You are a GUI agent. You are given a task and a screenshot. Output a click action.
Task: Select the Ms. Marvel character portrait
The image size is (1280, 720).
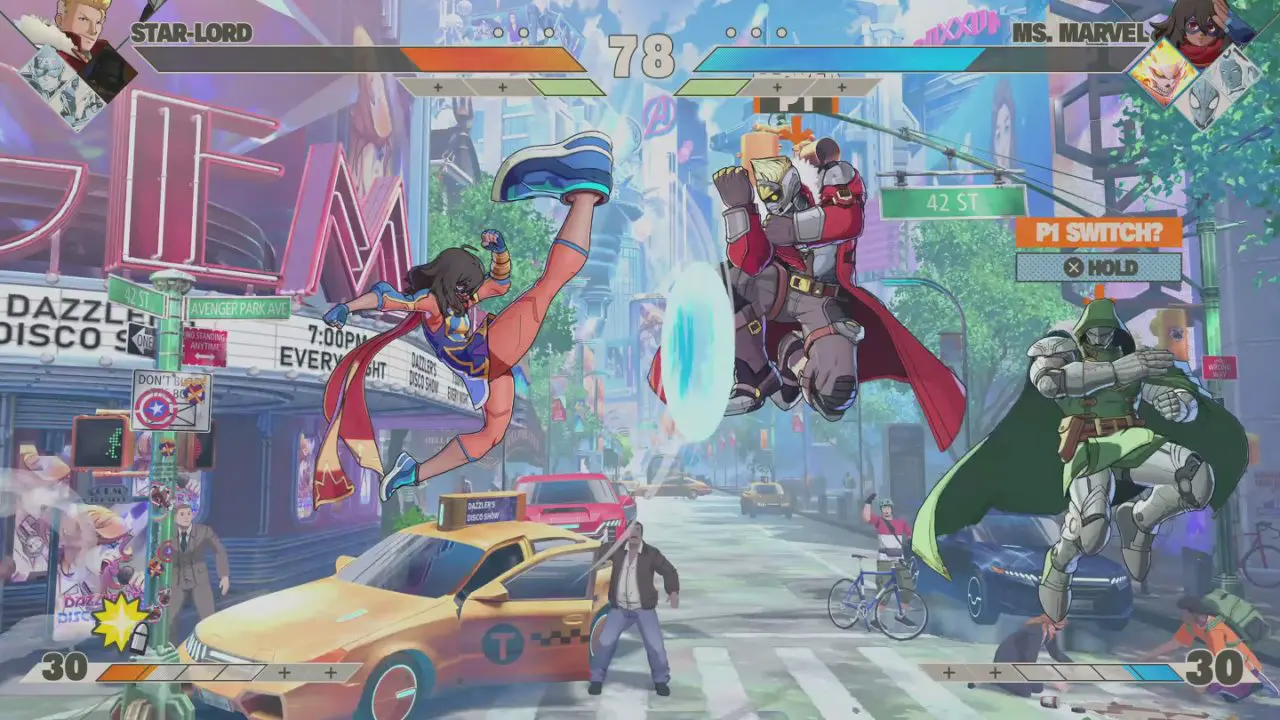pyautogui.click(x=1195, y=28)
